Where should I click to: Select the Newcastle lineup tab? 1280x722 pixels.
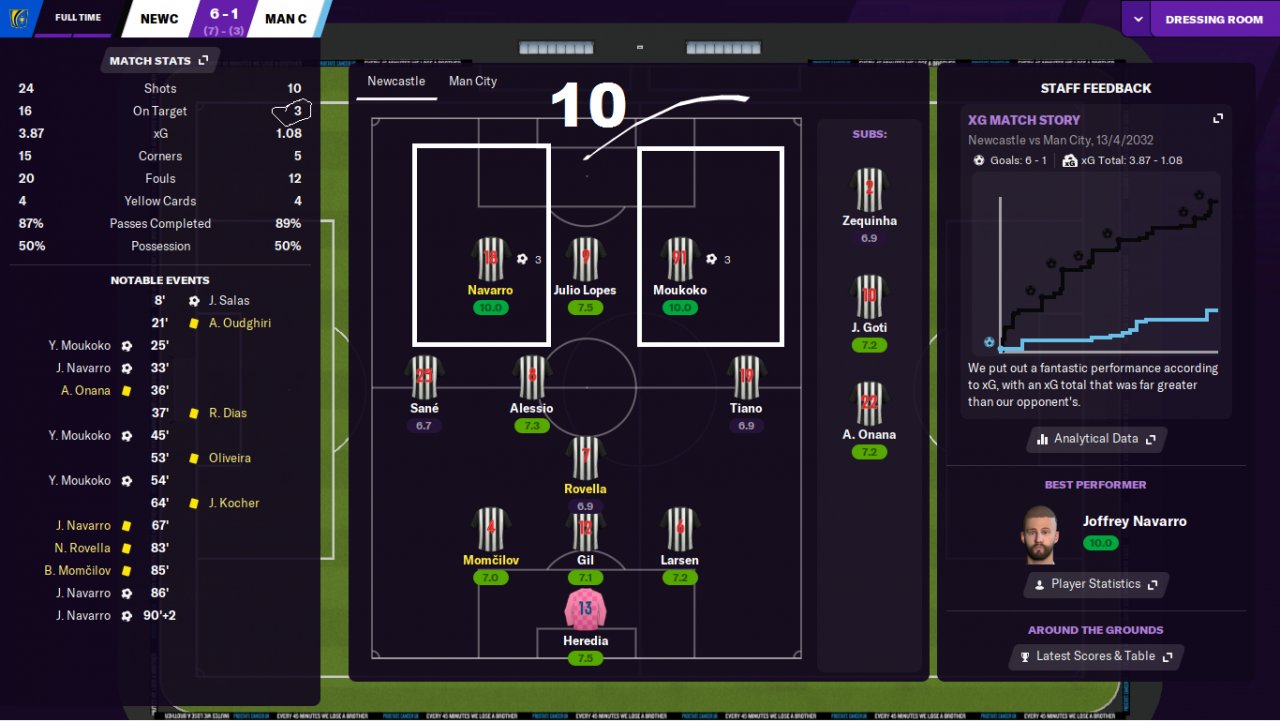pyautogui.click(x=396, y=81)
